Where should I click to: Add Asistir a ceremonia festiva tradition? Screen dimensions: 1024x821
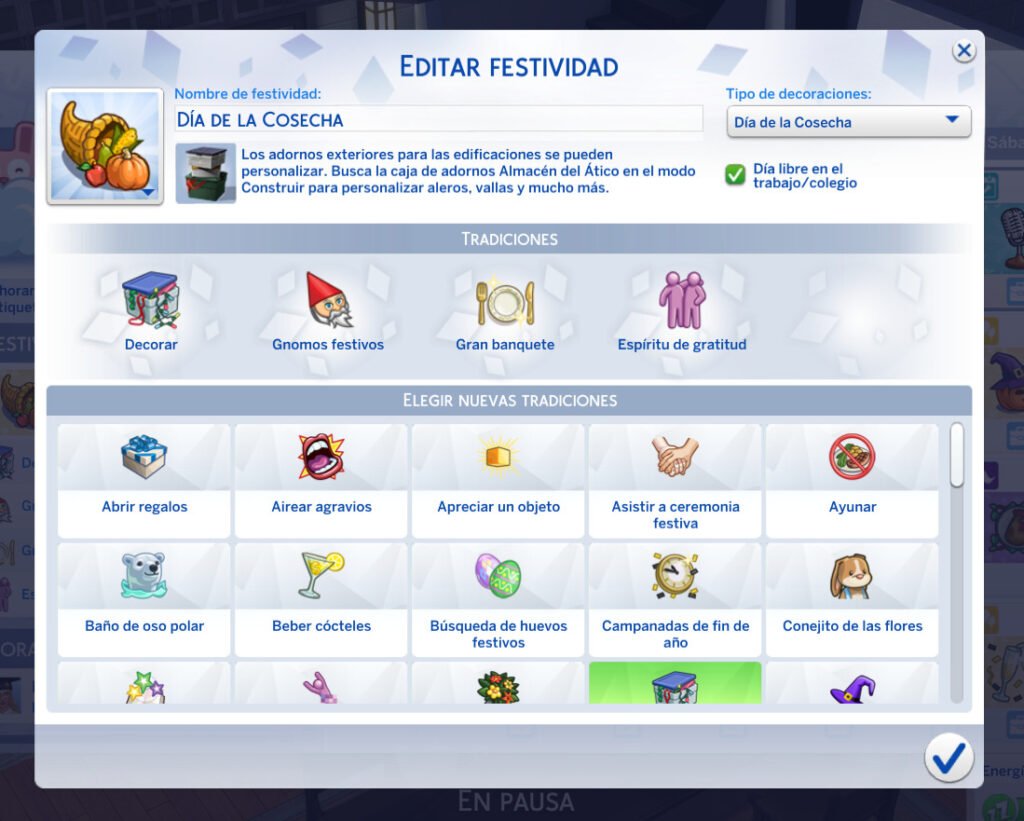click(675, 481)
